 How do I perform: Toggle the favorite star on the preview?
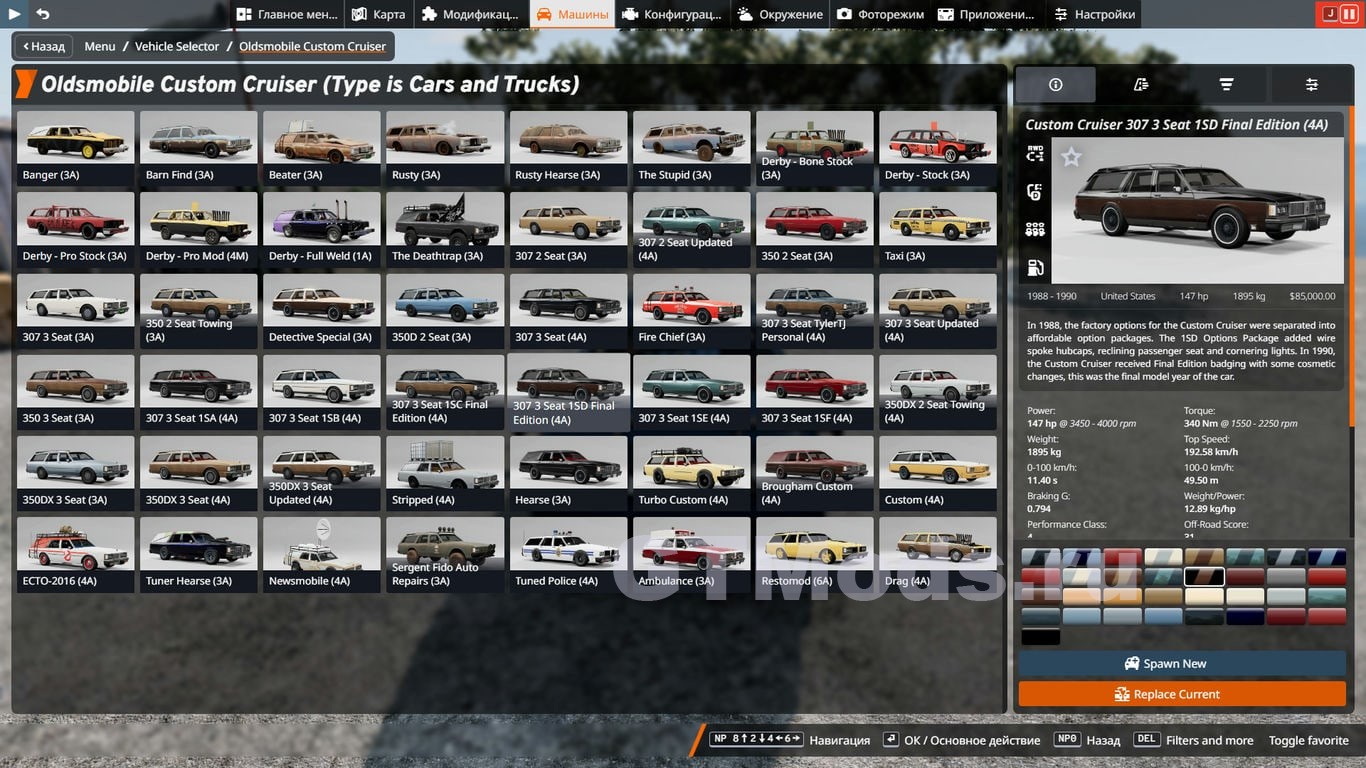1071,157
